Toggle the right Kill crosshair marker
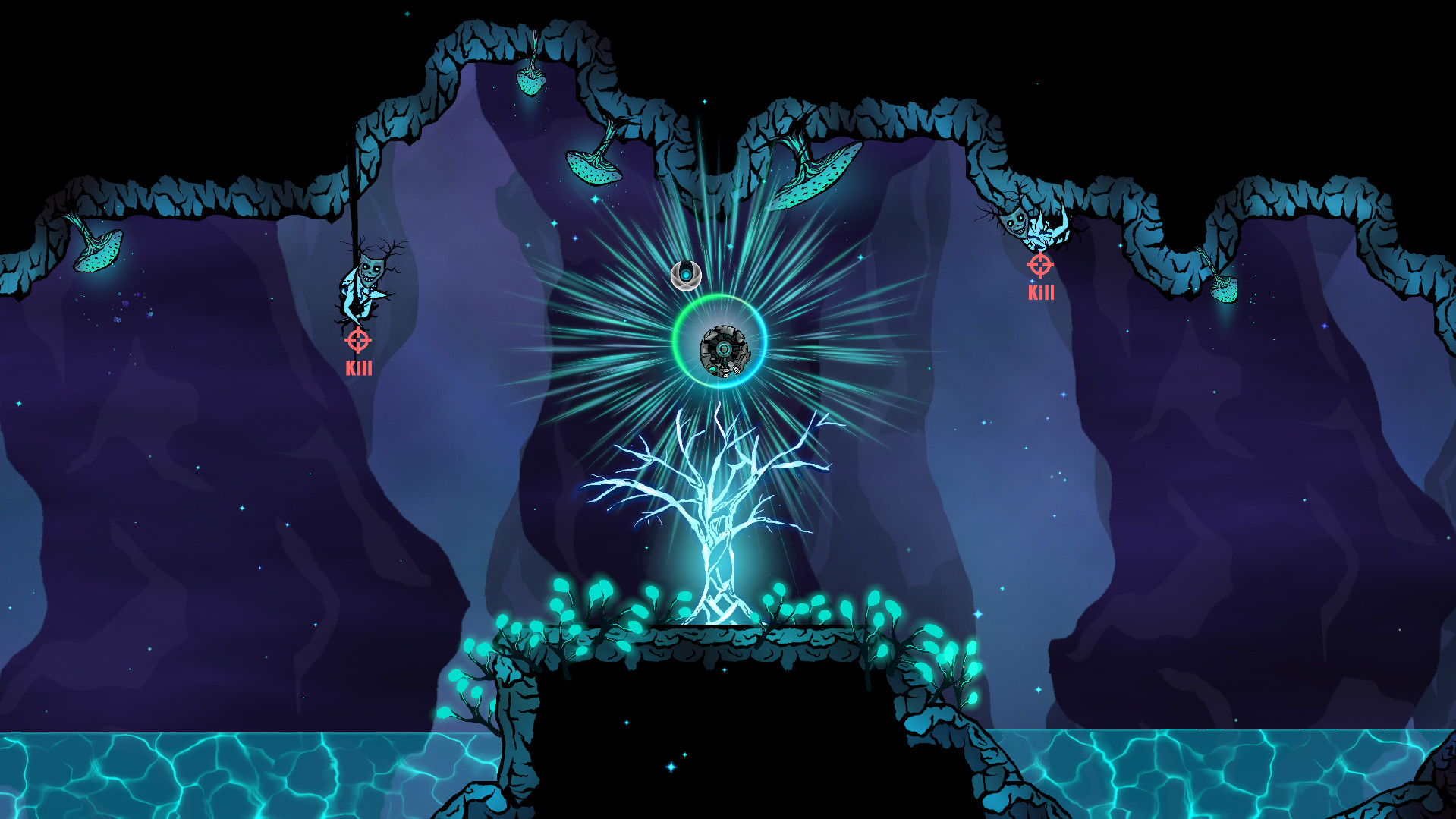 tap(1040, 266)
